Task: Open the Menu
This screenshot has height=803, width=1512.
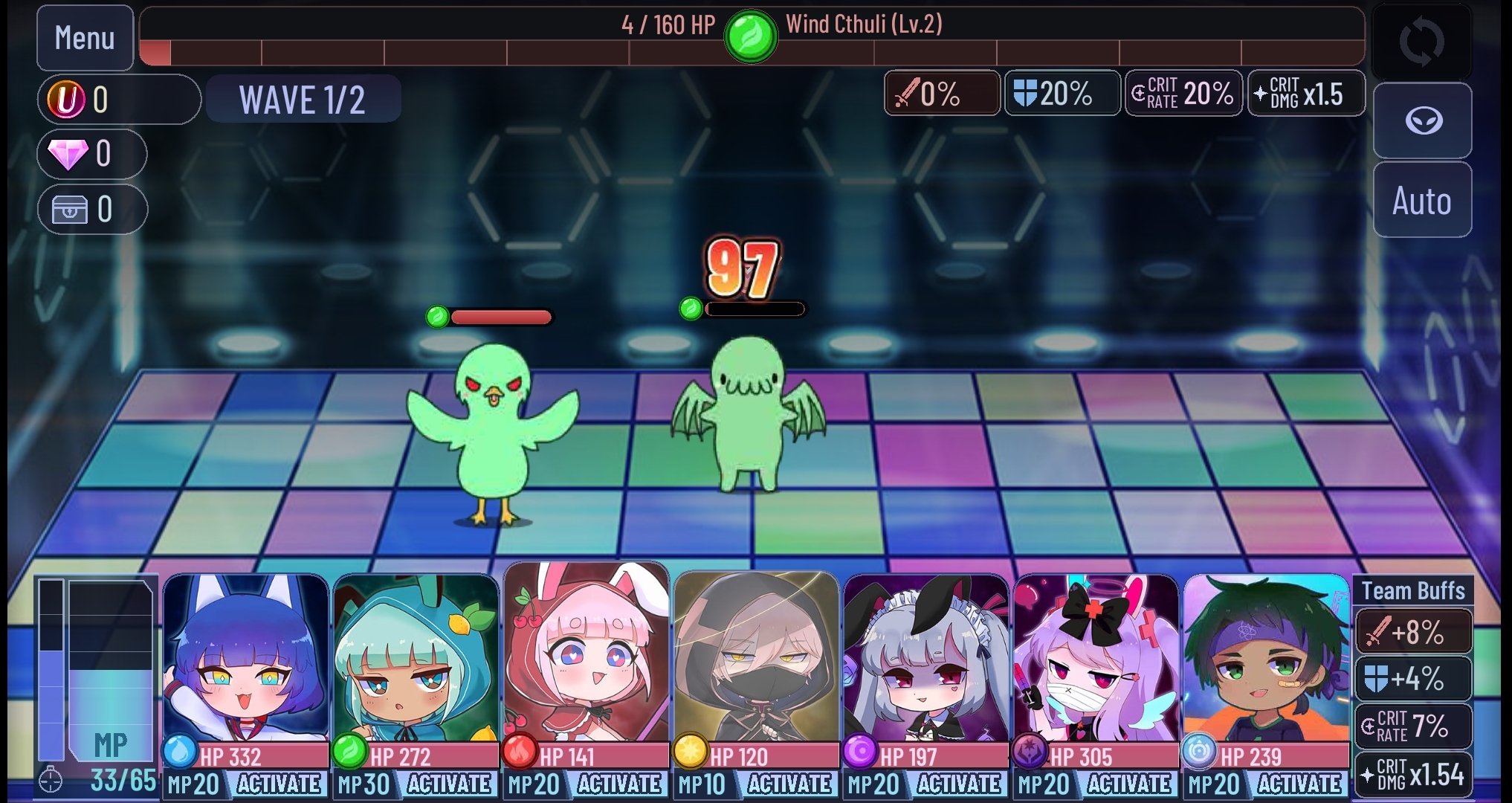Action: coord(85,37)
